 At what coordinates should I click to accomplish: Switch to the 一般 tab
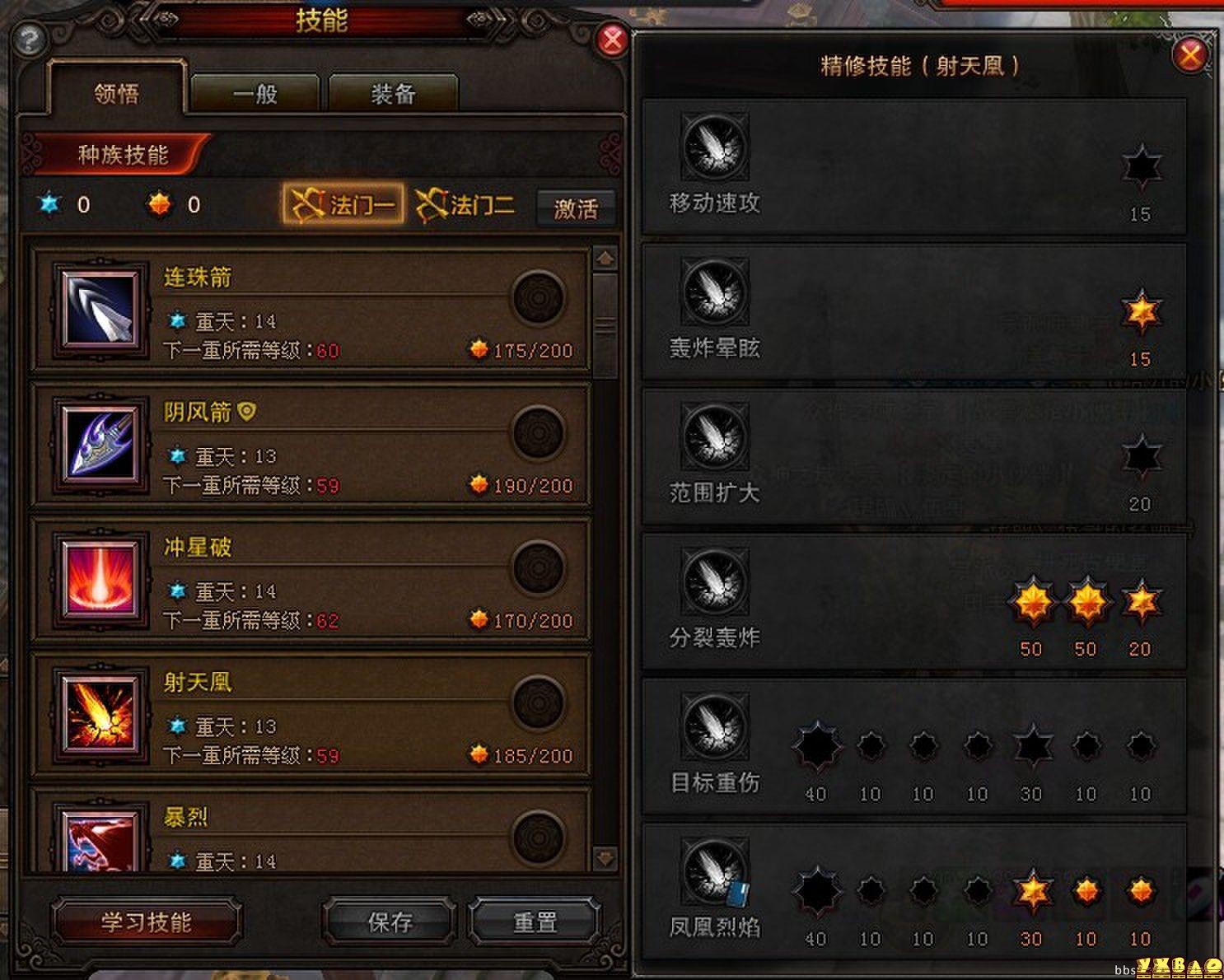coord(255,94)
